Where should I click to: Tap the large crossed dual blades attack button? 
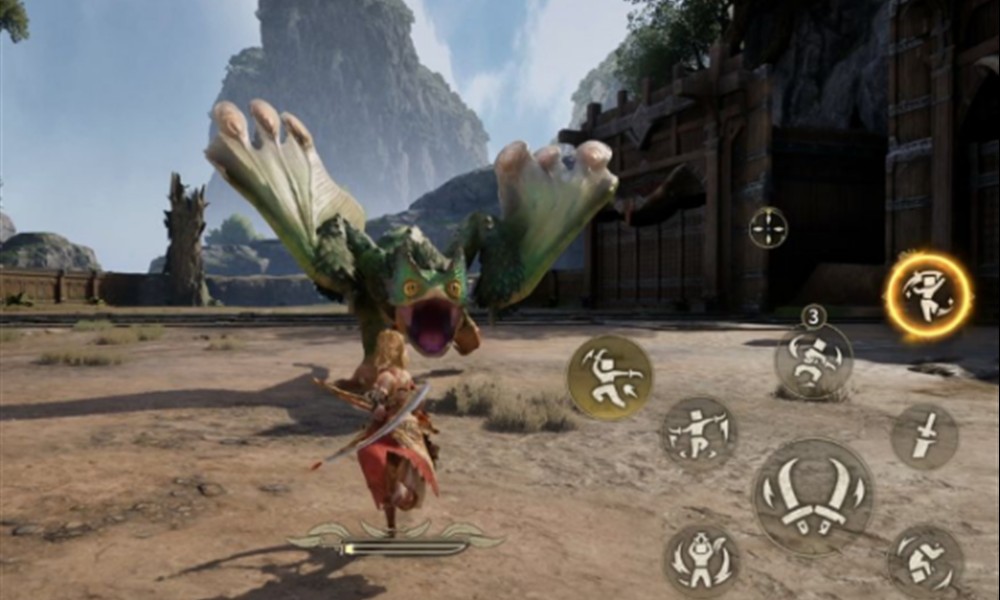click(x=812, y=497)
